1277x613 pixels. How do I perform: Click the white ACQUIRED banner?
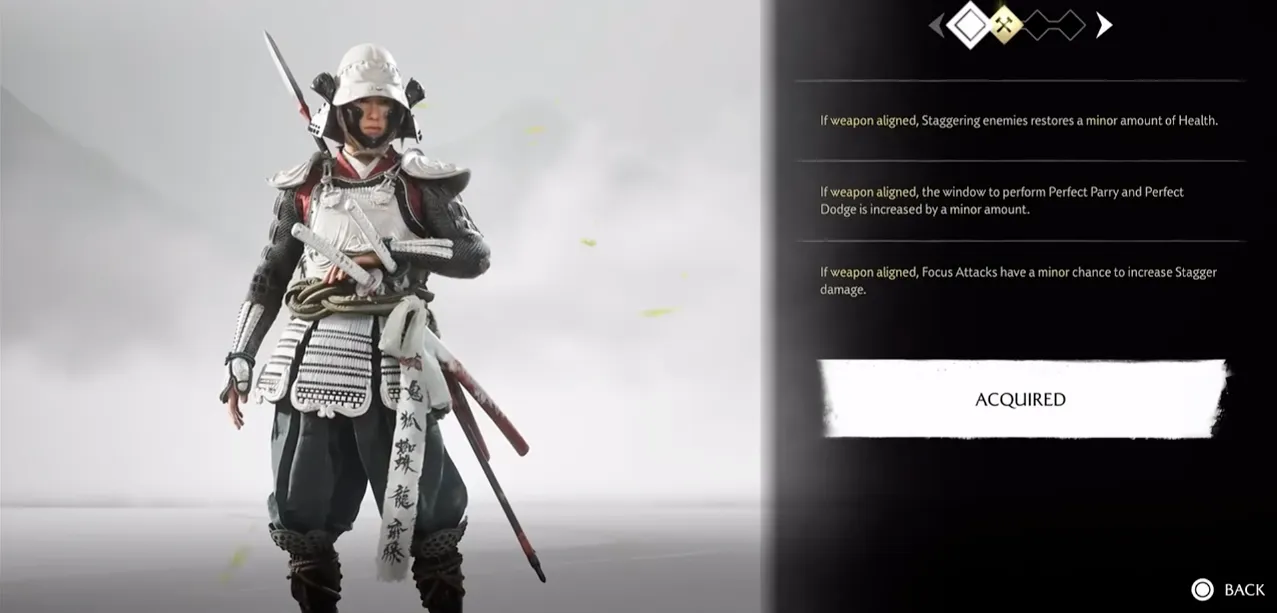click(1020, 399)
